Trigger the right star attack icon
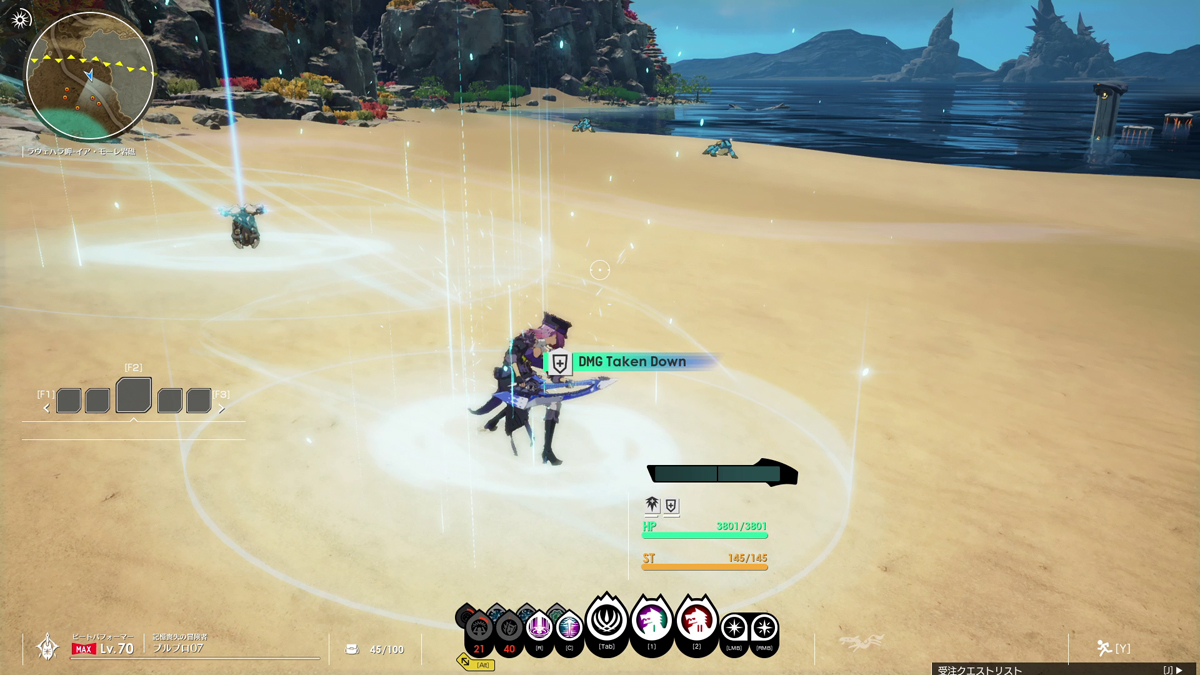Screen dimensions: 1200x675 click(x=764, y=629)
